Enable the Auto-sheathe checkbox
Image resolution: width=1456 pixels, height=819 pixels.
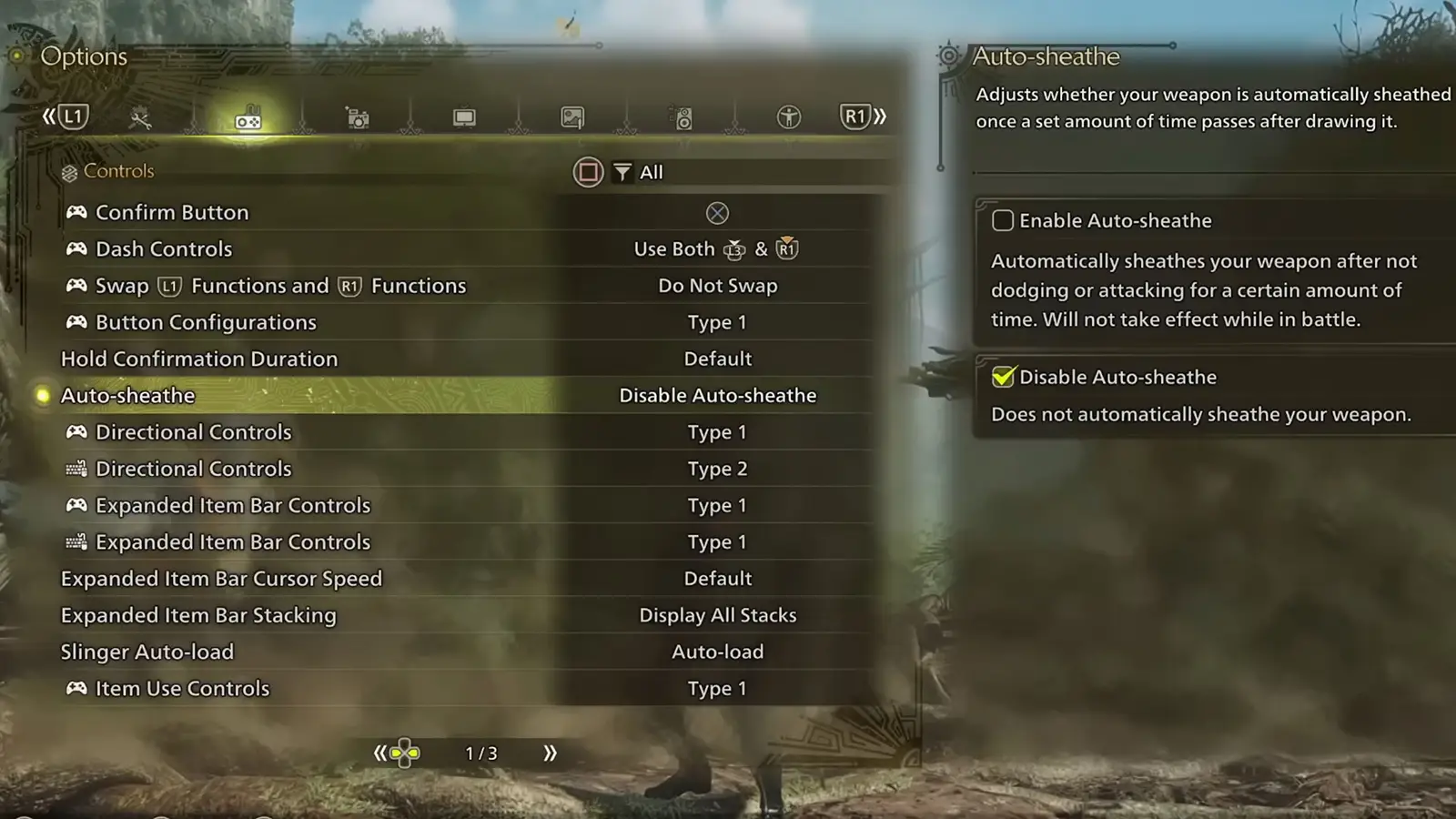pos(1002,220)
